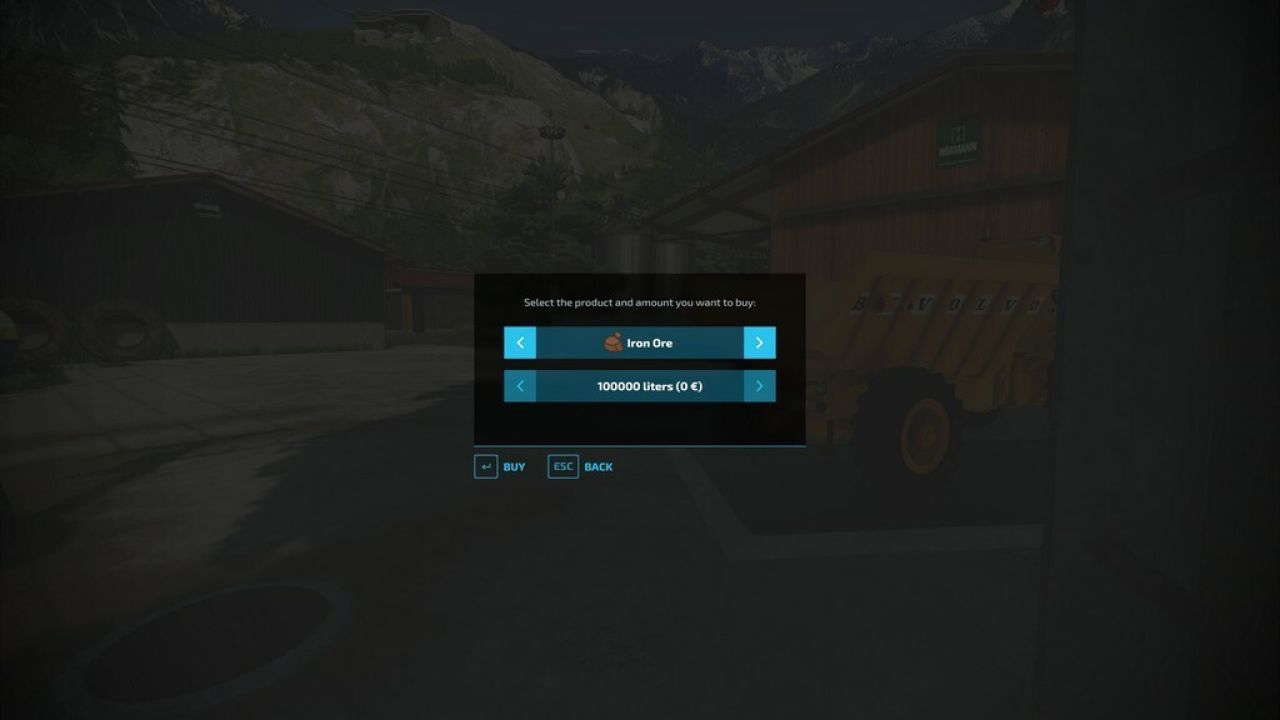Image resolution: width=1280 pixels, height=720 pixels.
Task: Advance to the next product with the arrow
Action: (759, 342)
